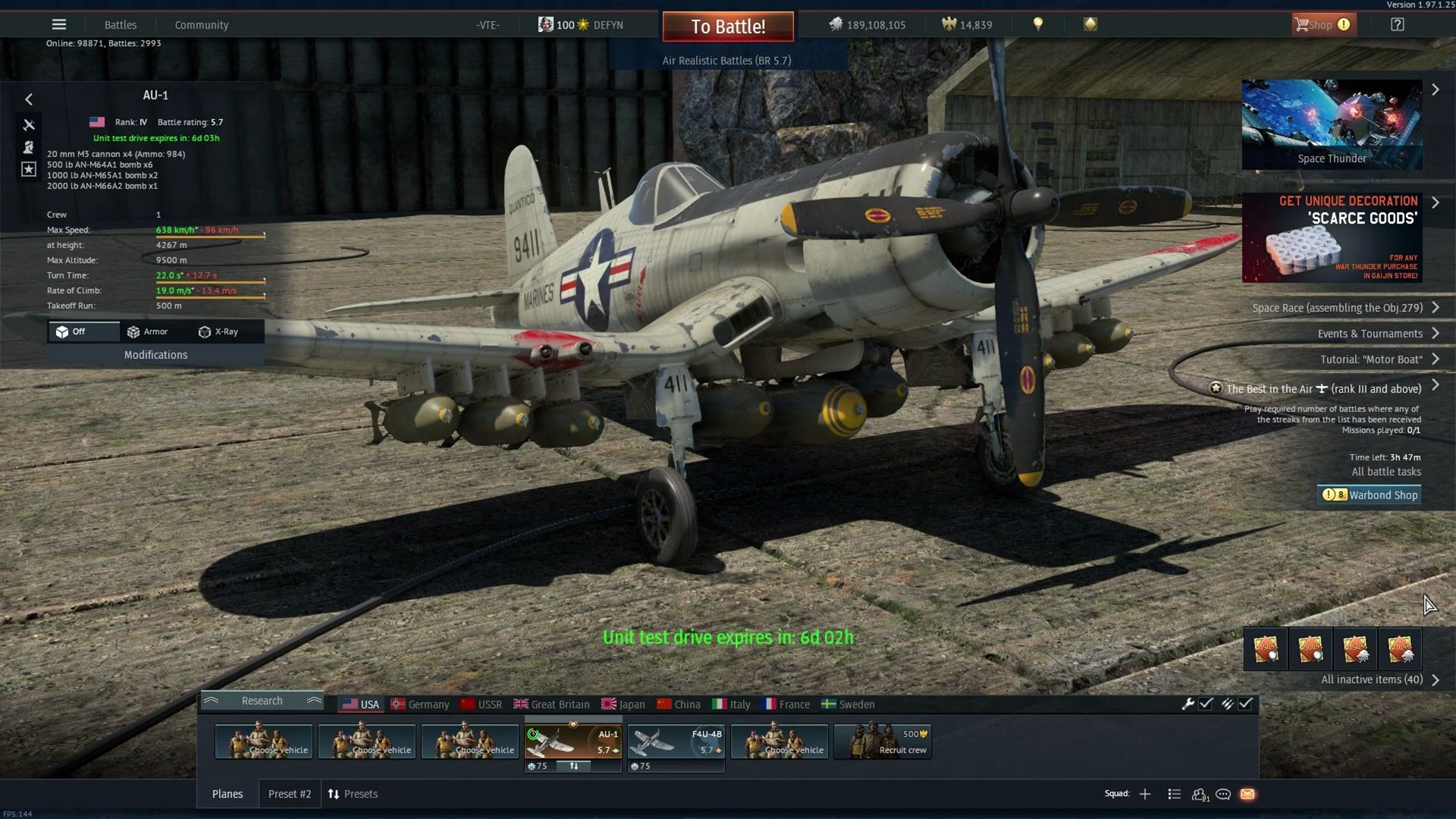Image resolution: width=1456 pixels, height=819 pixels.
Task: Enable X-Ray view mode
Action: [219, 331]
